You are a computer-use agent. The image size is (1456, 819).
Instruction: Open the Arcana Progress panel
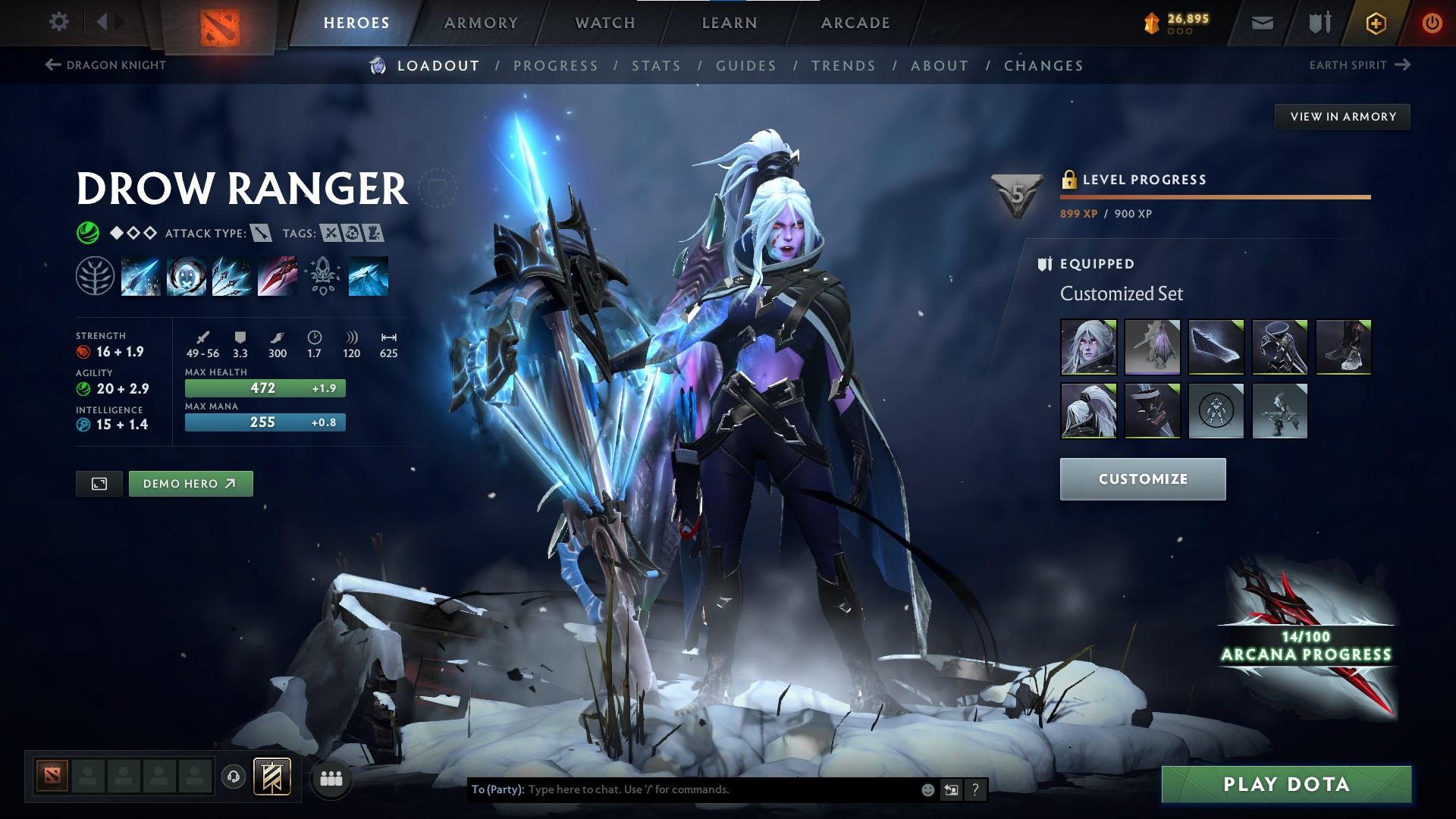[1306, 646]
